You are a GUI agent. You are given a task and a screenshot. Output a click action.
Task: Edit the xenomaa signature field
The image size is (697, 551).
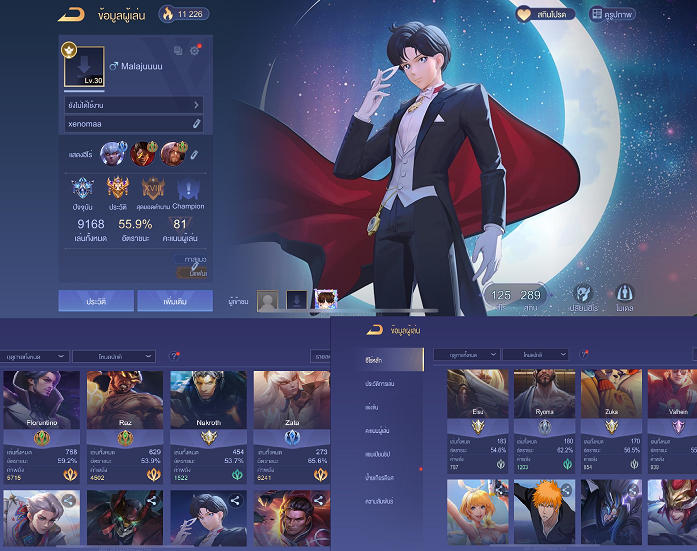tap(197, 123)
